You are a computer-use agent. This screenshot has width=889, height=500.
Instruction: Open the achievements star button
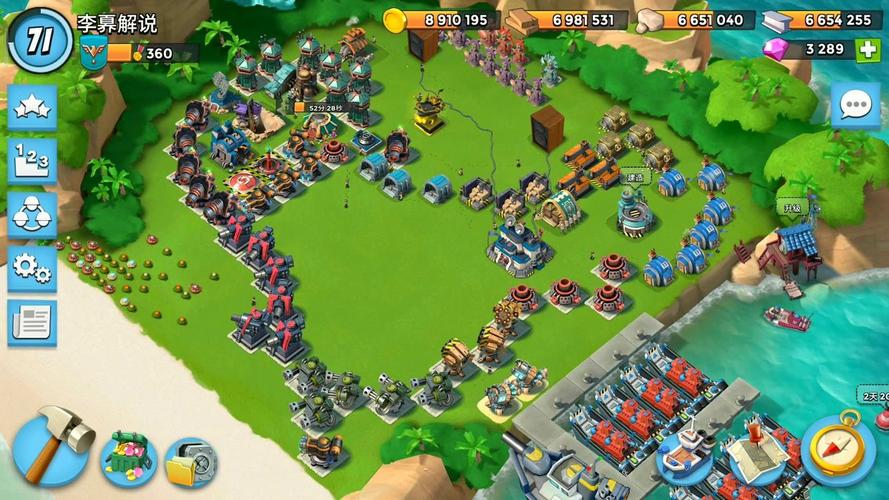(32, 107)
